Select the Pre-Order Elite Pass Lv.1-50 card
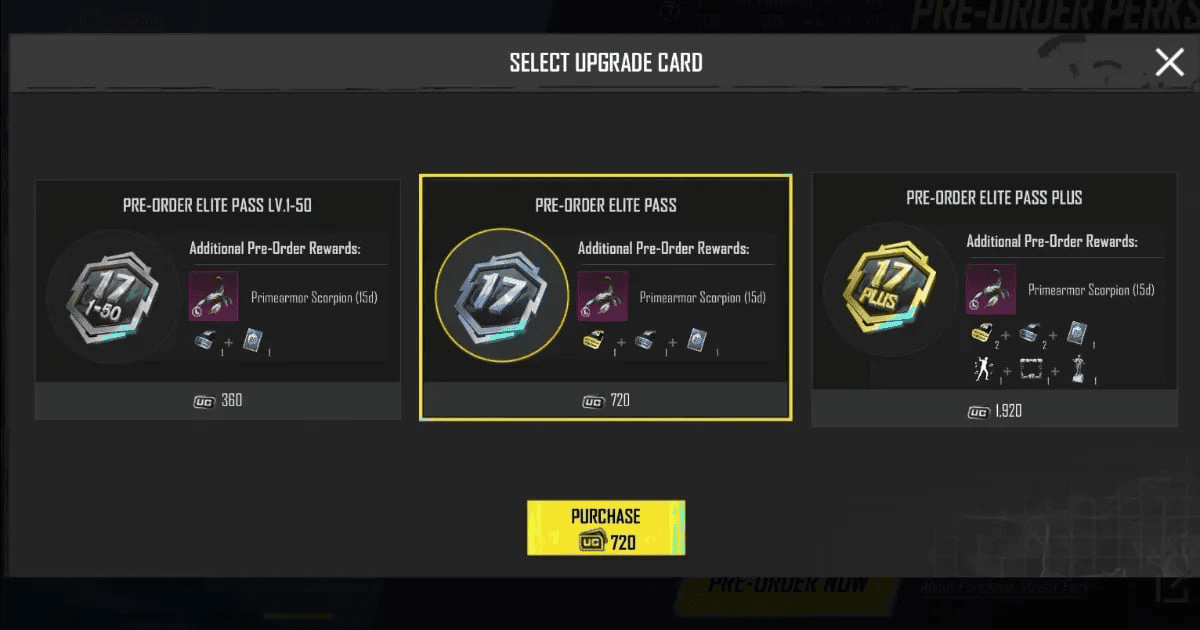Image resolution: width=1200 pixels, height=630 pixels. click(218, 299)
